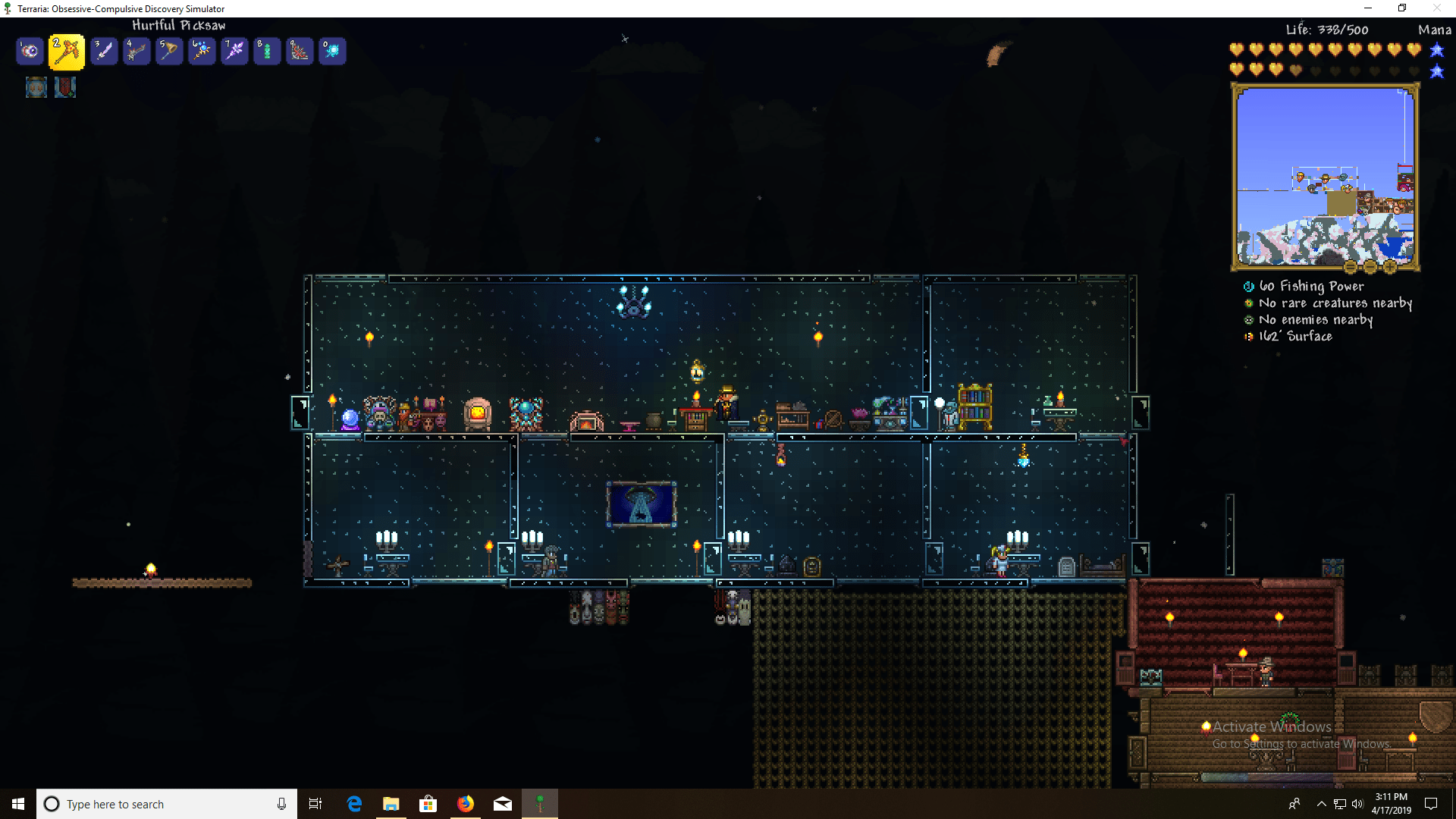Click the minimap zoom-in plus button
Screen dimensions: 1456x819
pyautogui.click(x=1390, y=267)
